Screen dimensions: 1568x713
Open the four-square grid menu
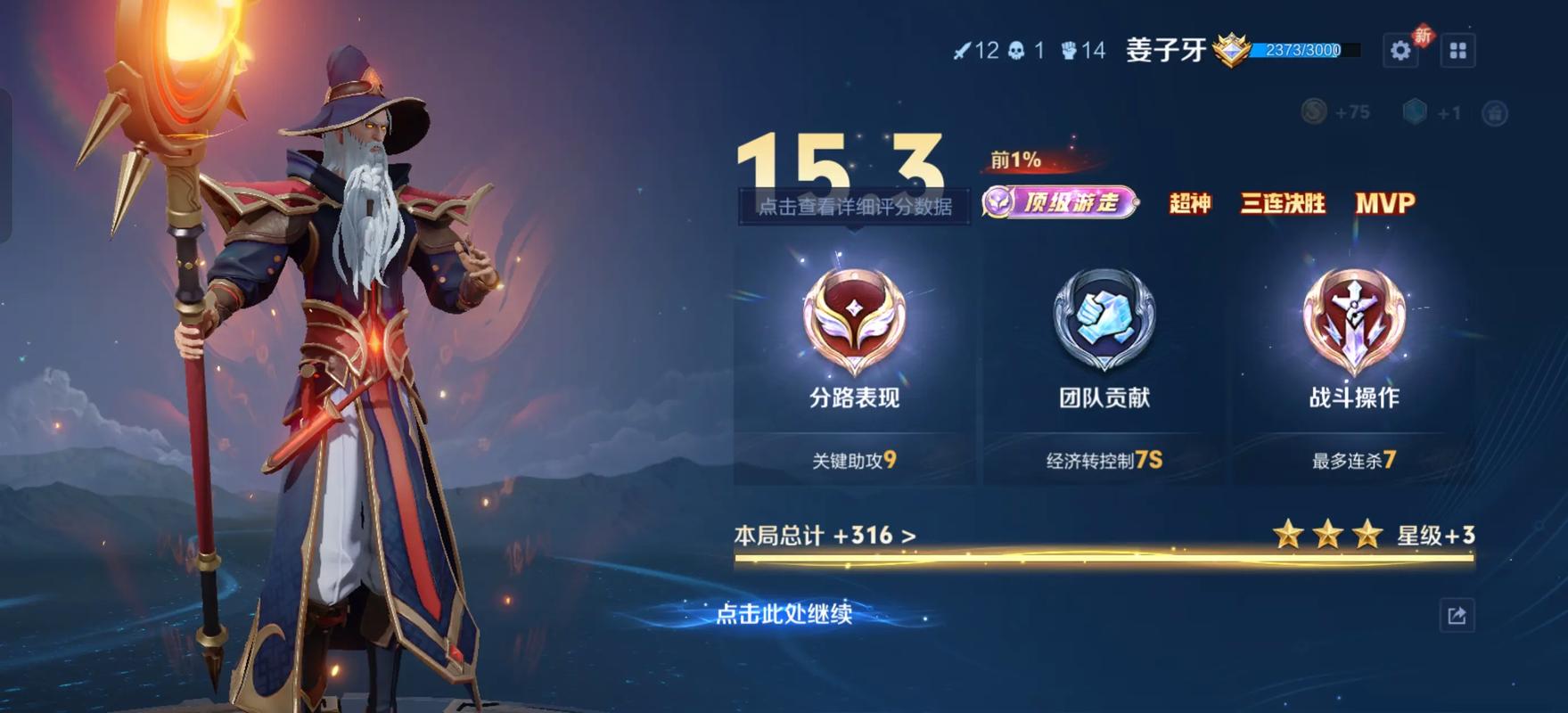click(1458, 51)
